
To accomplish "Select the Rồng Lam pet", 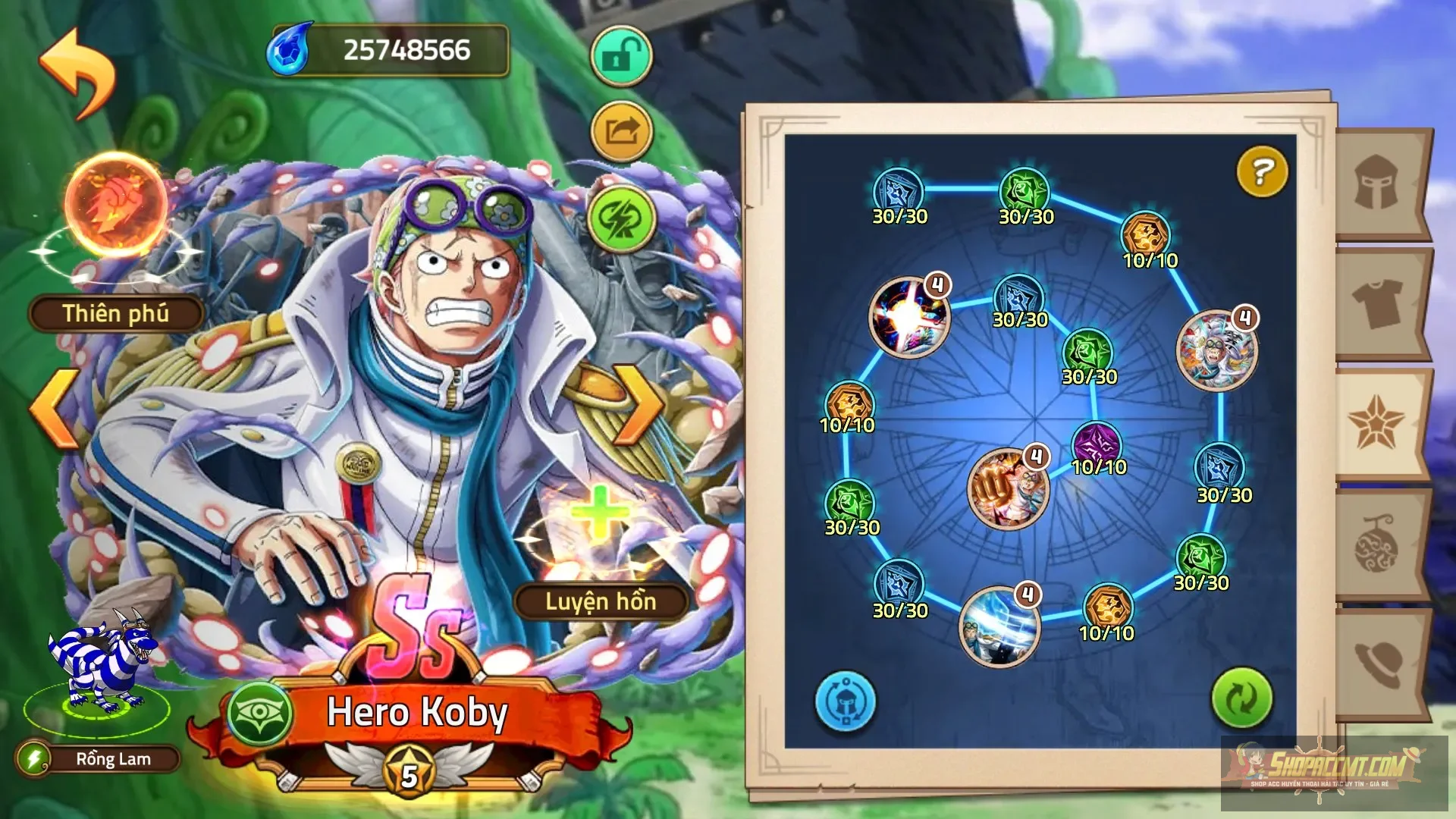I will click(x=100, y=667).
